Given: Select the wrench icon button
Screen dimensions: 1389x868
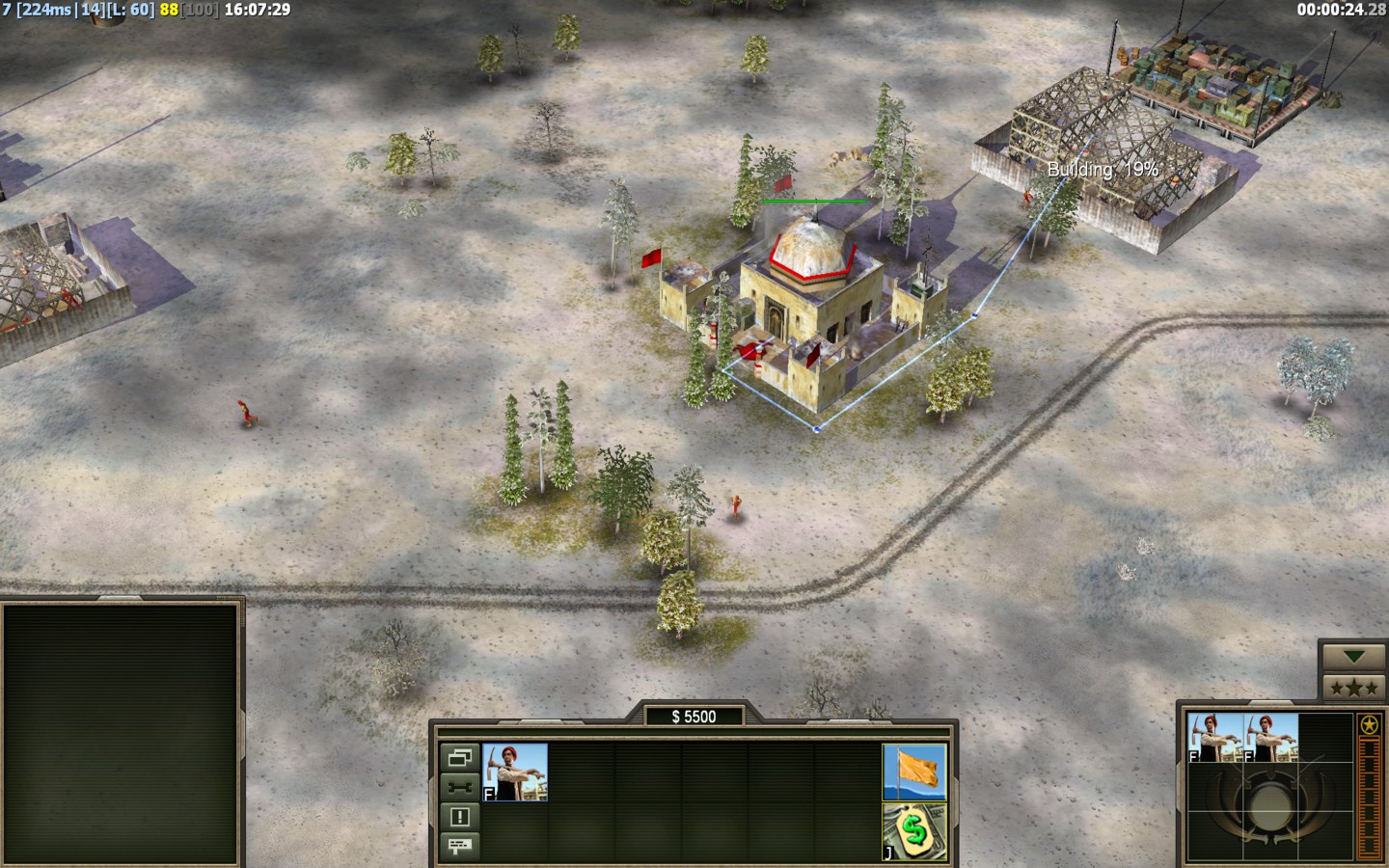Looking at the screenshot, I should (459, 787).
